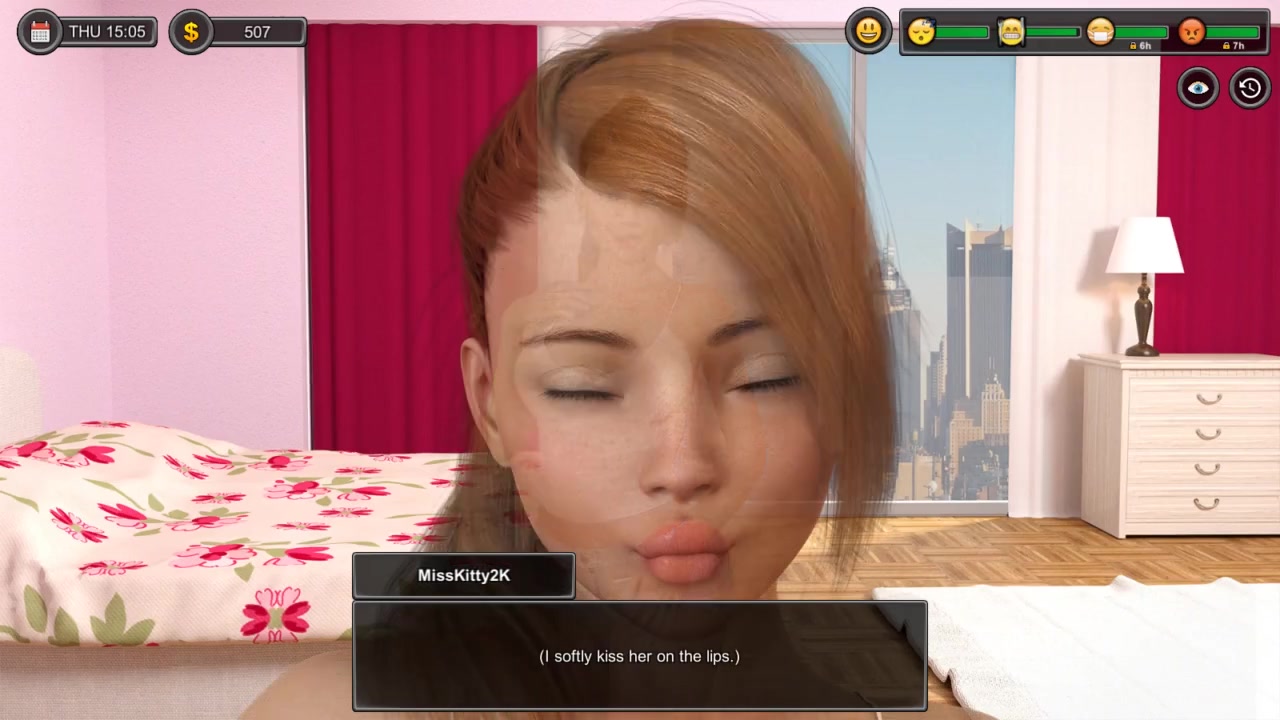The height and width of the screenshot is (720, 1280).
Task: Select the masked face hygiene status
Action: click(x=1100, y=32)
